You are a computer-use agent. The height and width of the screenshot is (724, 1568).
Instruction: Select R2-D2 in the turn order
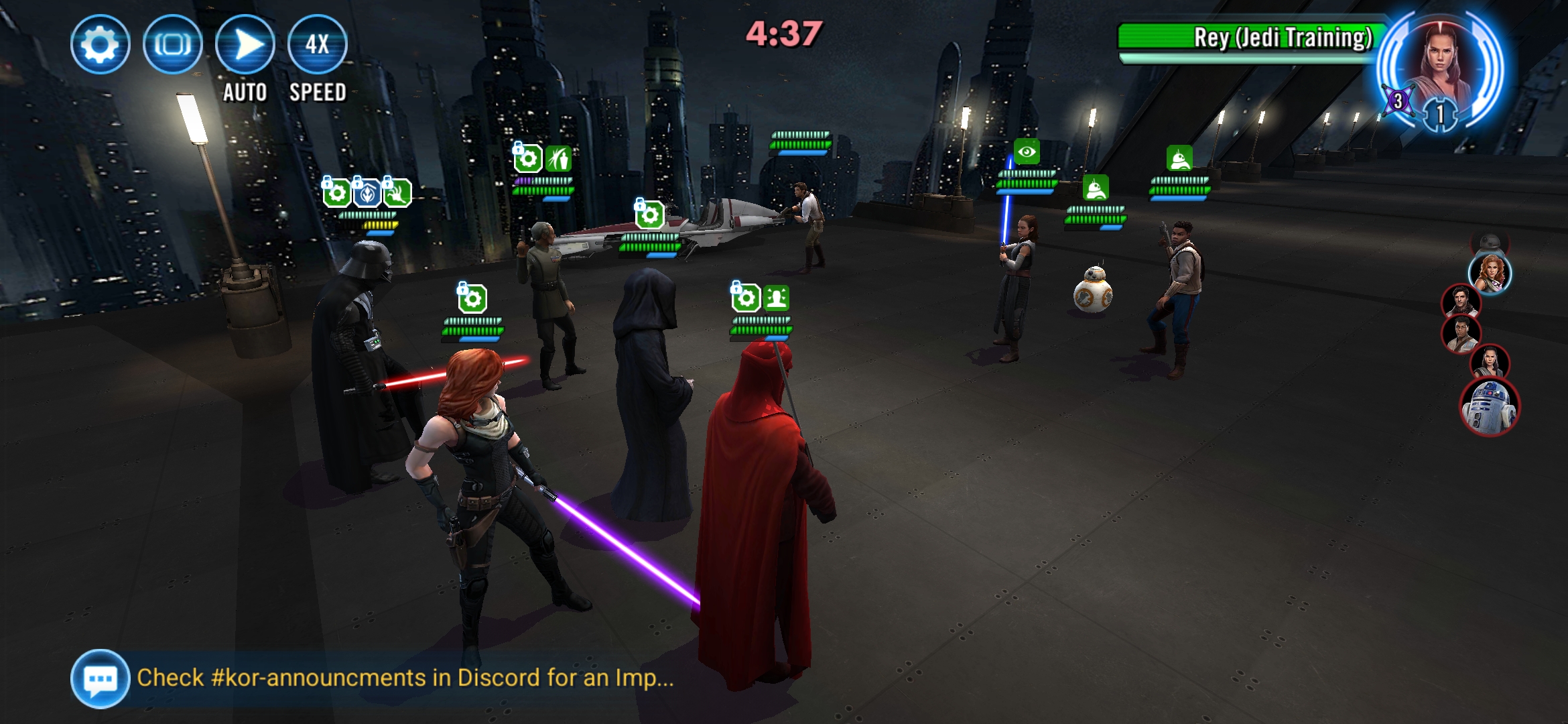(x=1490, y=406)
